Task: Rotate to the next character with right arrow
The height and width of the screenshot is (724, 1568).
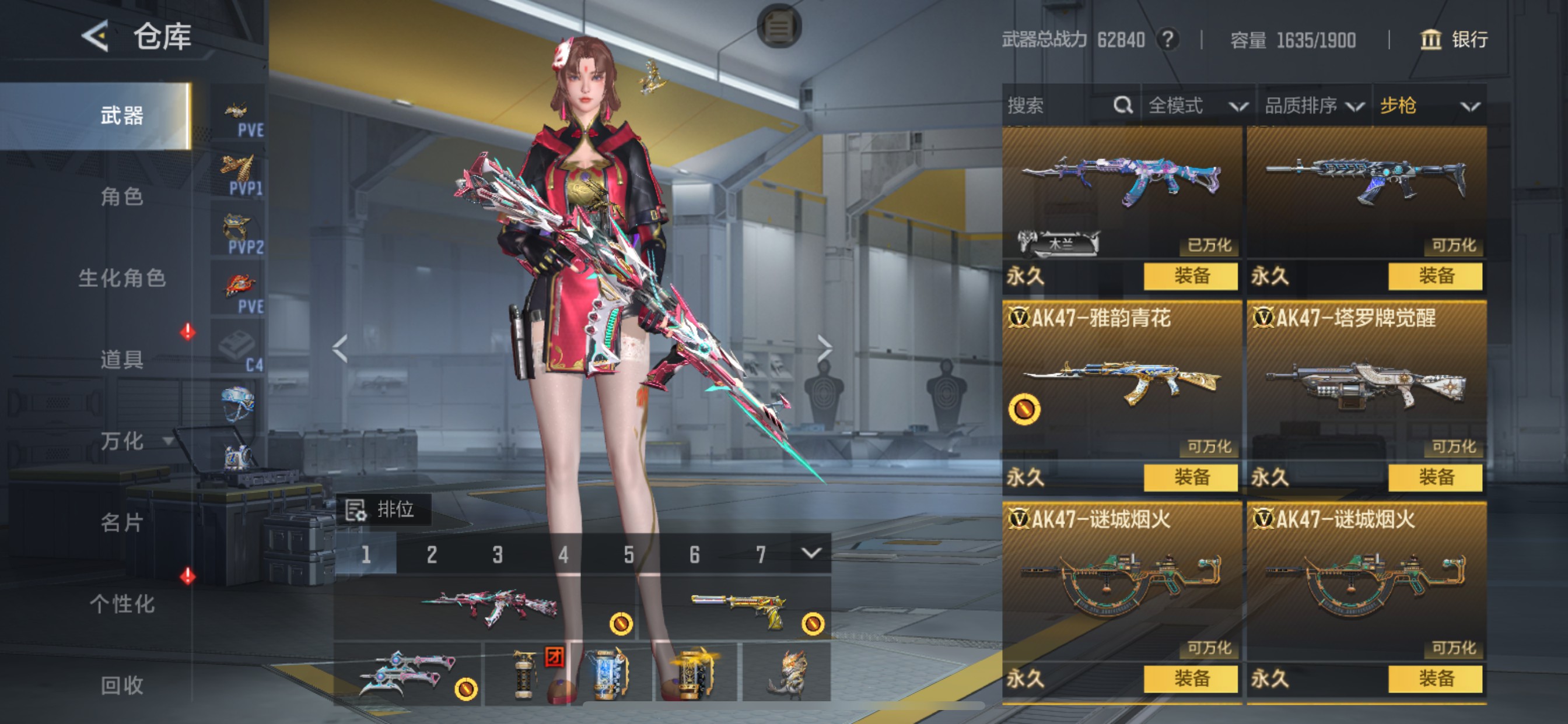Action: pos(824,349)
